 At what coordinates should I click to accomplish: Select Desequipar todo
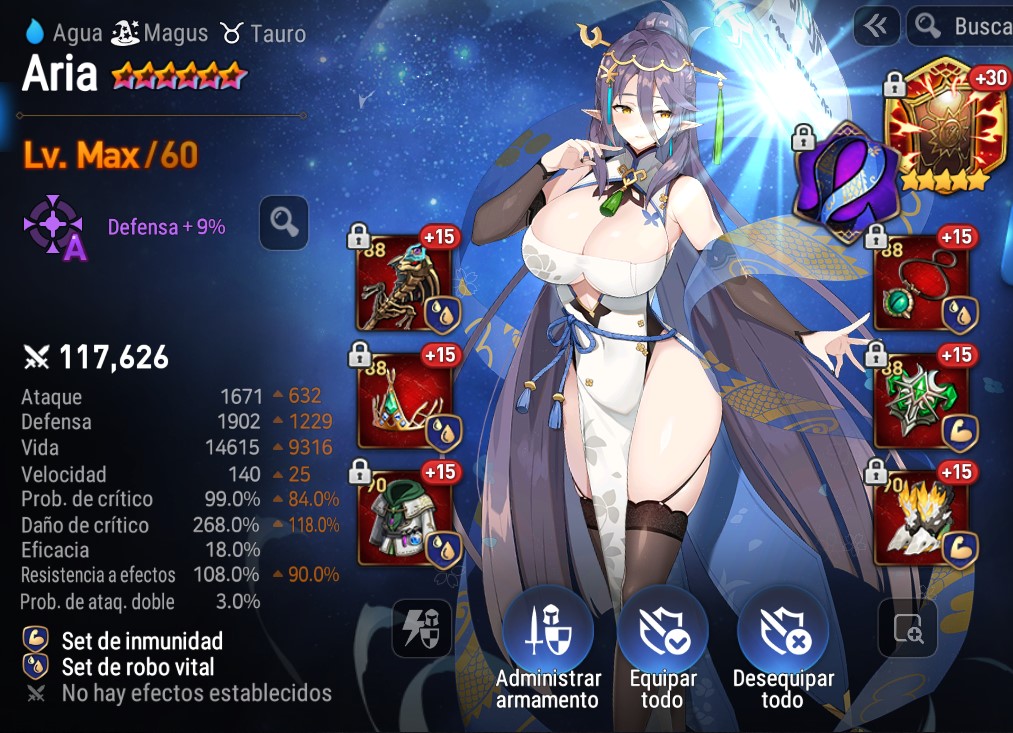click(x=783, y=633)
